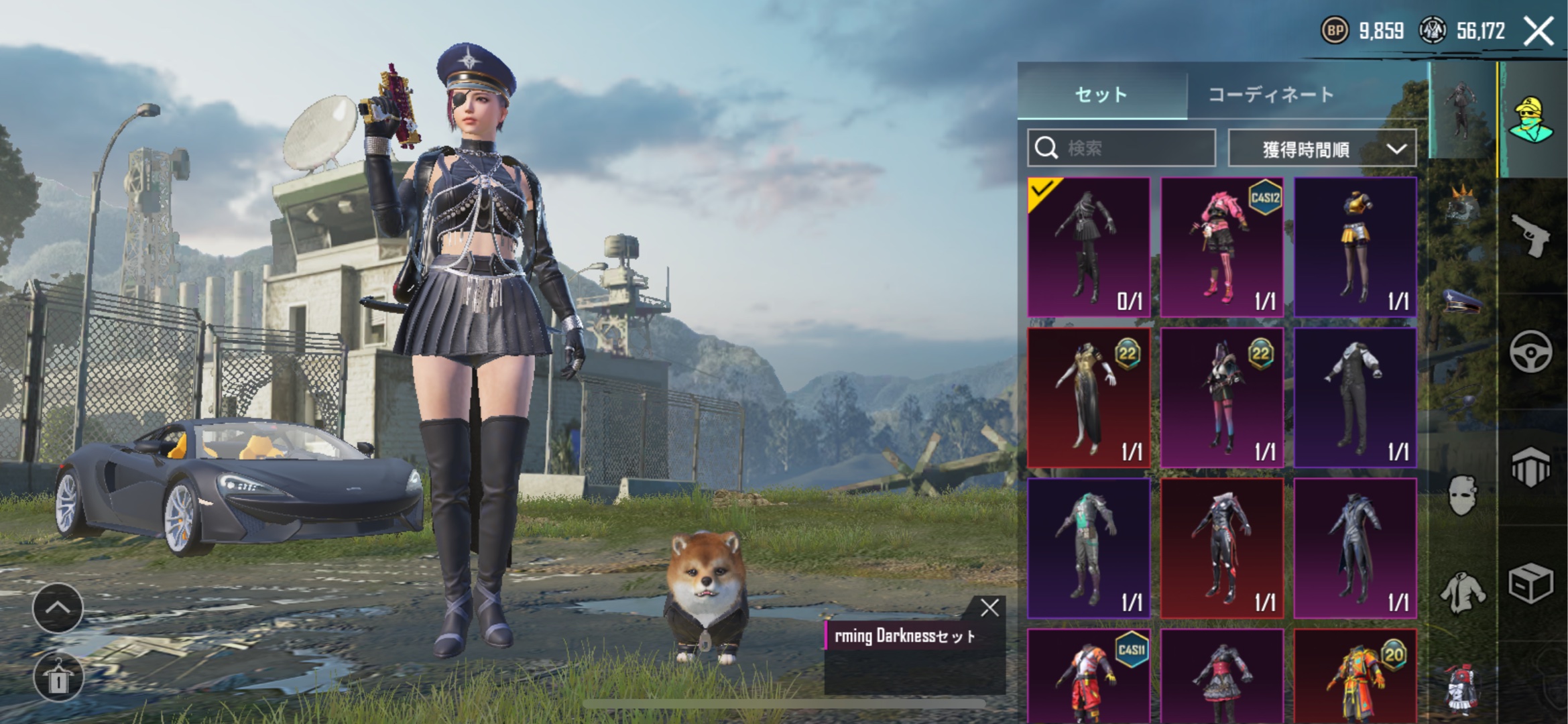
Task: Open the pistol weapon skins category
Action: tap(1531, 235)
